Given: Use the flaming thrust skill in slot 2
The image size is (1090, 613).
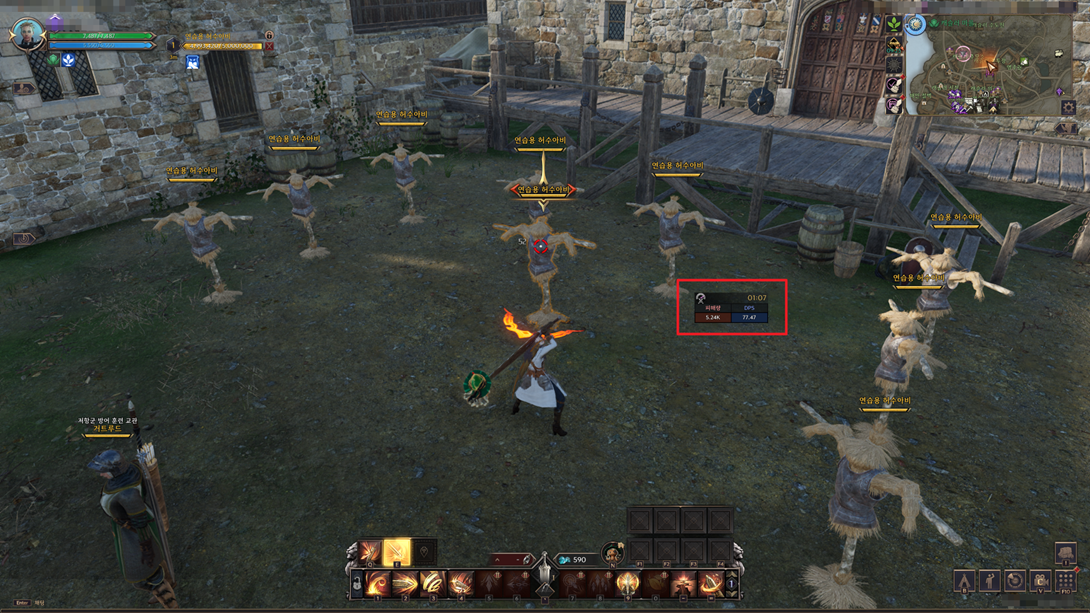Looking at the screenshot, I should [x=405, y=583].
